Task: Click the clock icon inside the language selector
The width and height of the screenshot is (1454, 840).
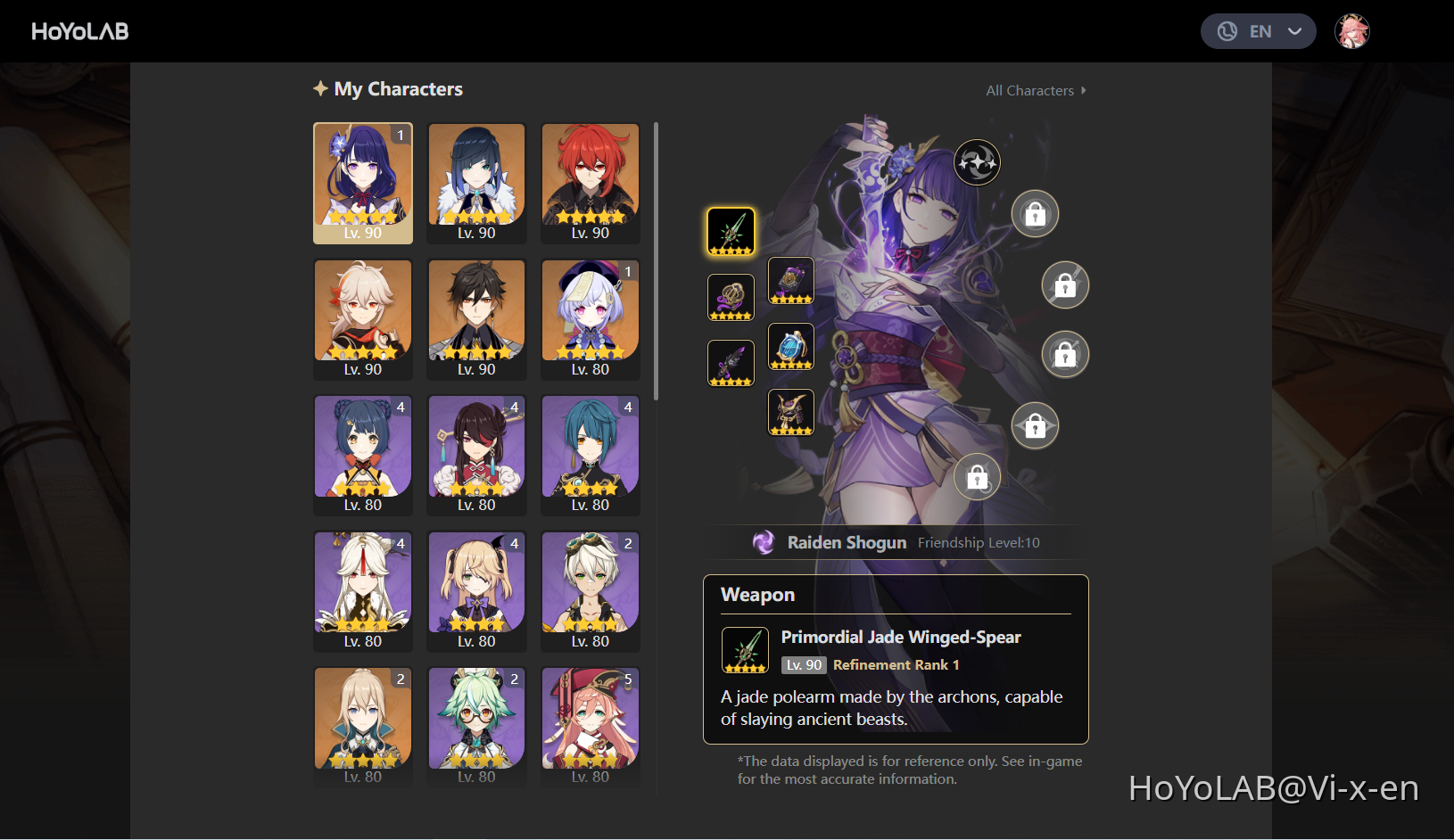Action: pyautogui.click(x=1226, y=31)
